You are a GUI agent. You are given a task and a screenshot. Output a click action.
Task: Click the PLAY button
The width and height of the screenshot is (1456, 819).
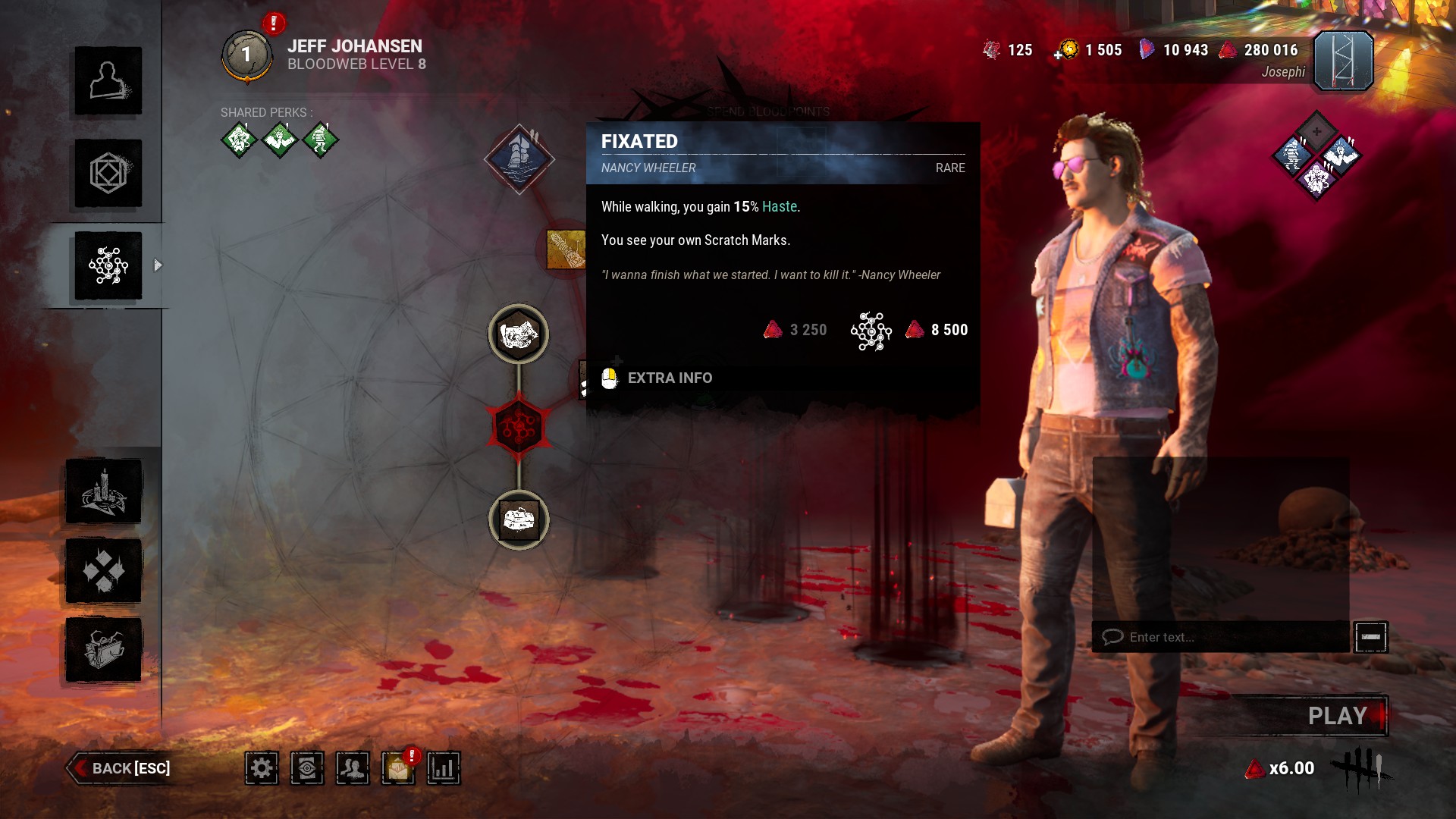[x=1336, y=716]
